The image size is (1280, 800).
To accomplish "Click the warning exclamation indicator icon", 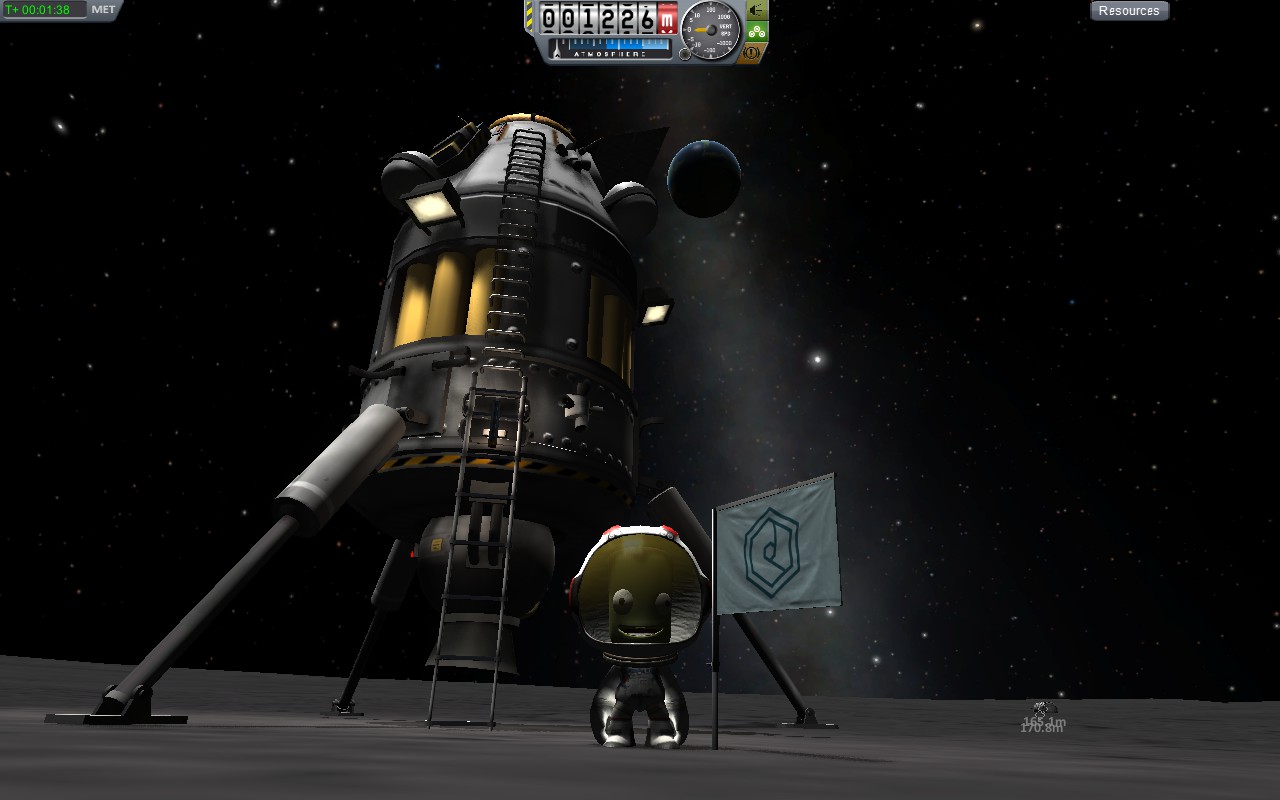I will point(751,52).
